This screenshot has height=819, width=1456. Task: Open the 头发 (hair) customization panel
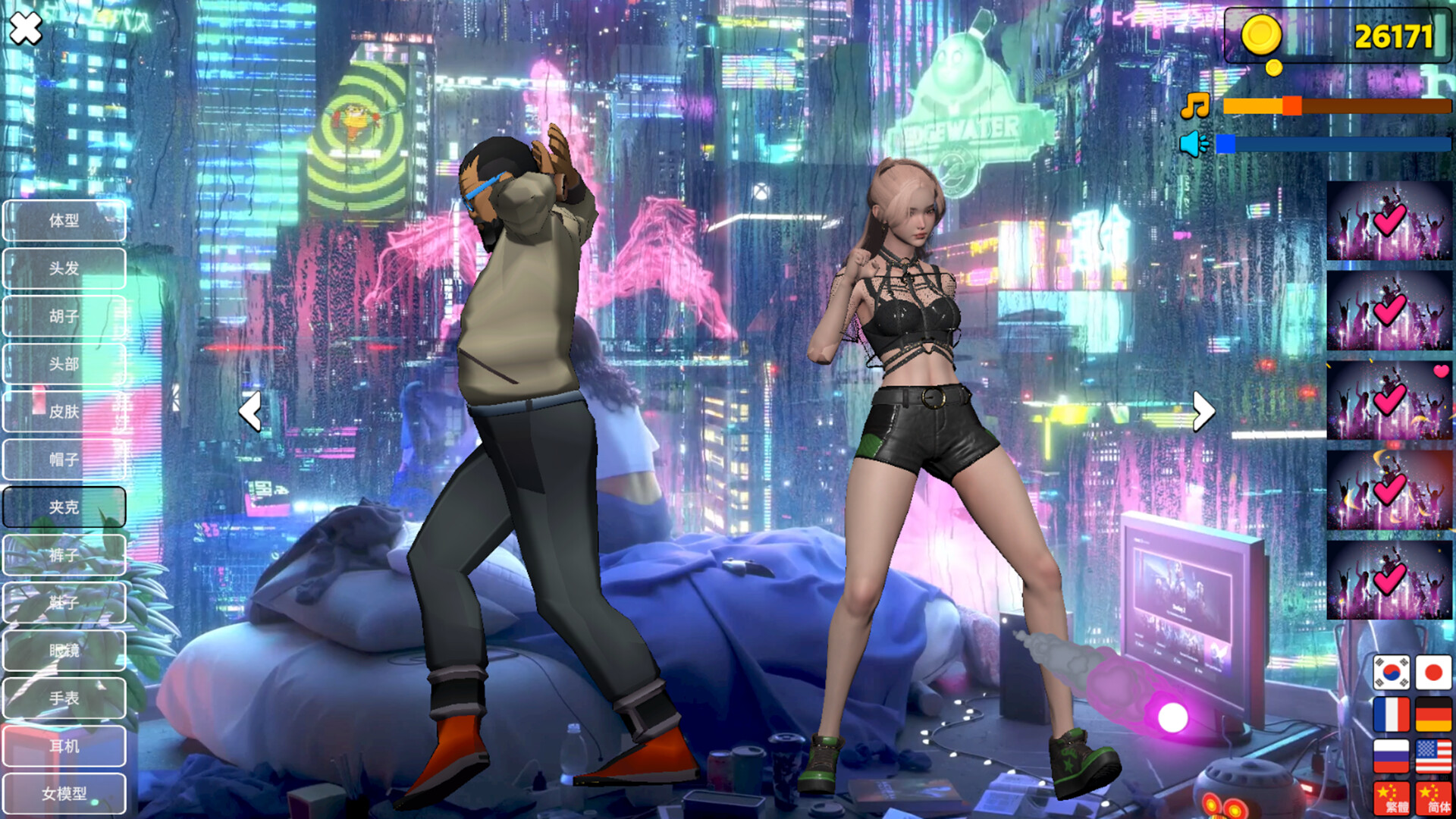pos(64,268)
